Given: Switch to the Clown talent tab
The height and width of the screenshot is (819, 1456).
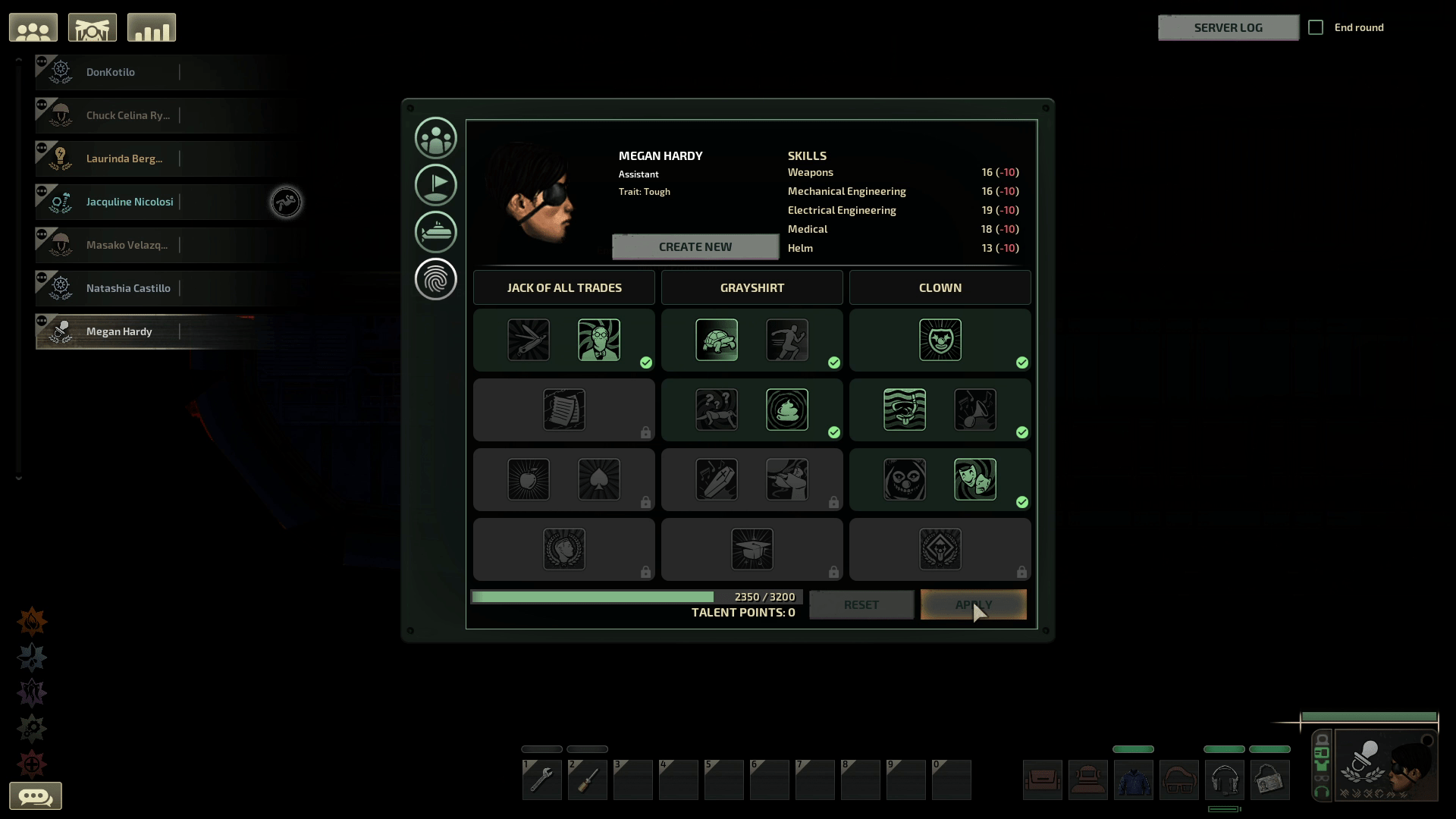Looking at the screenshot, I should pos(939,287).
